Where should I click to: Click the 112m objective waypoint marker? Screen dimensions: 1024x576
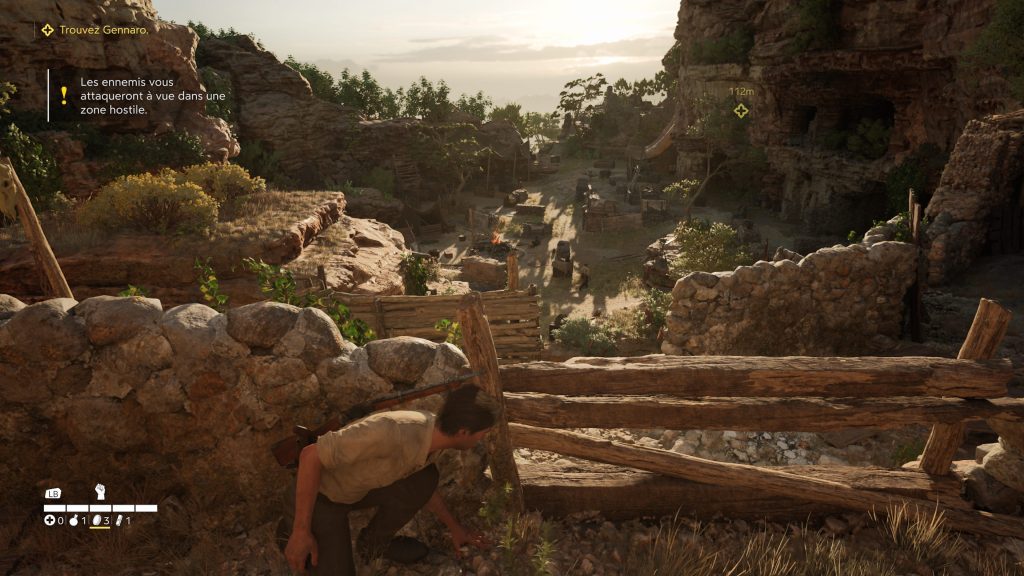(741, 110)
